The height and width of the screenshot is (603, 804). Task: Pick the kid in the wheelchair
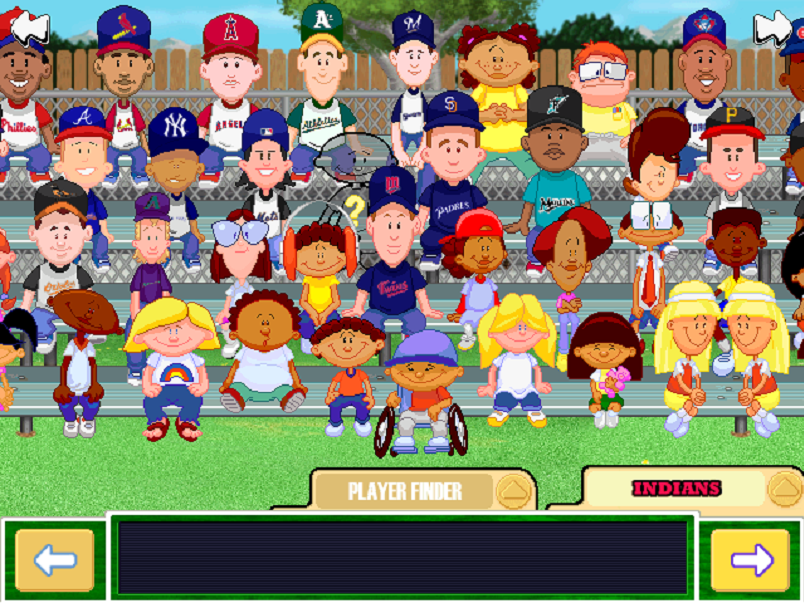(x=420, y=385)
